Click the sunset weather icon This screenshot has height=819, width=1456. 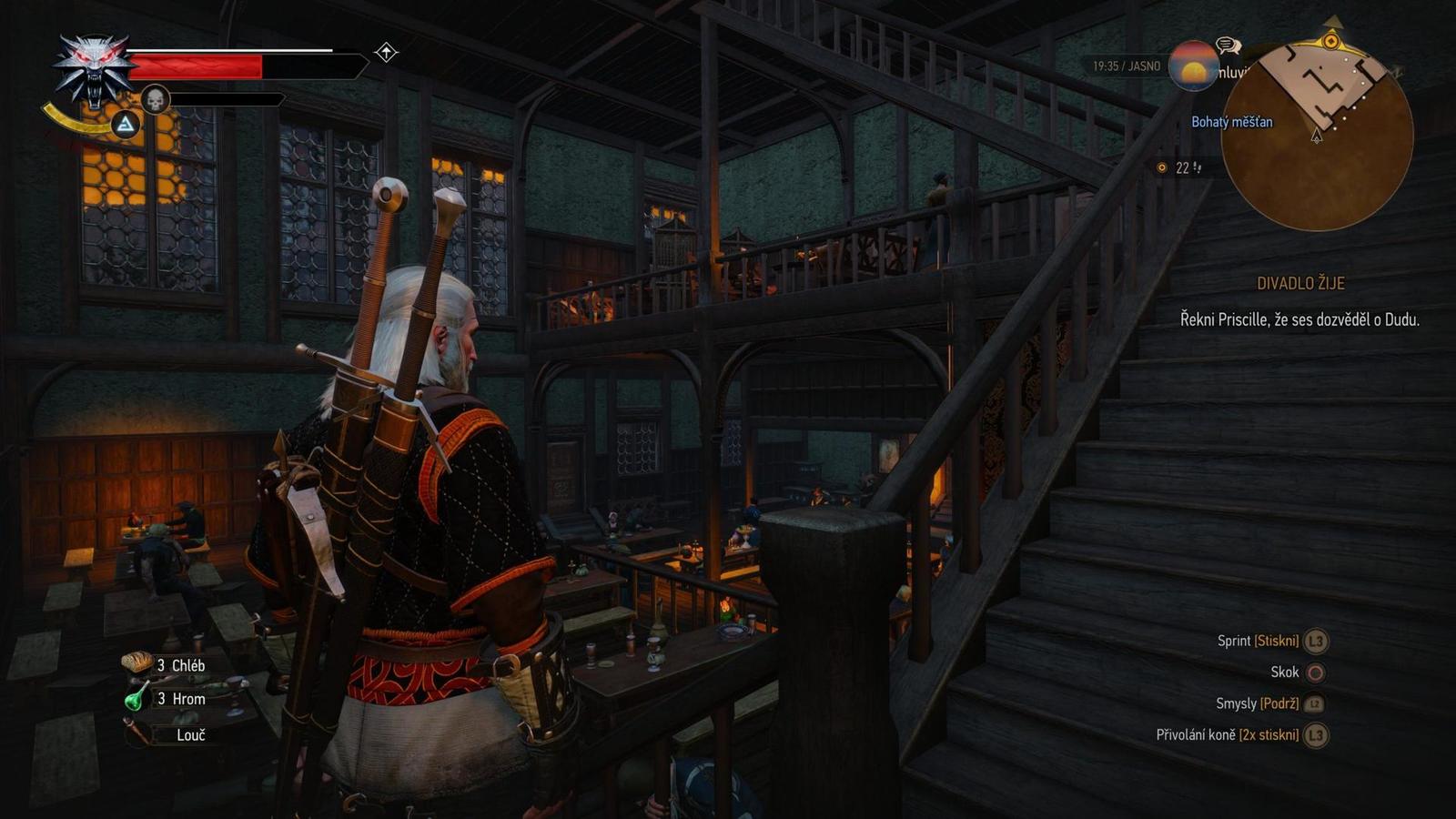[x=1193, y=66]
